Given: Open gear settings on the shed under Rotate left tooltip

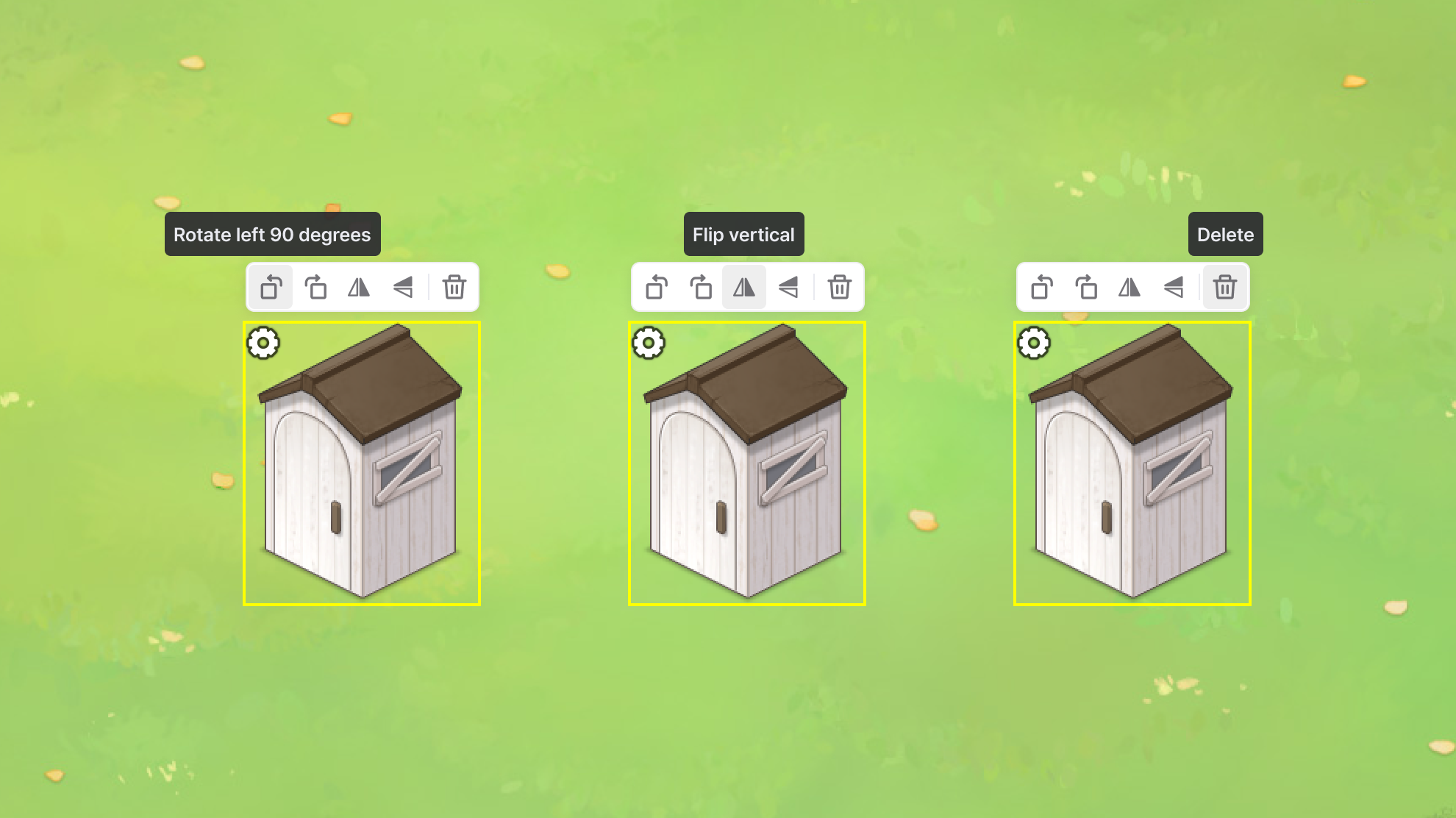Looking at the screenshot, I should coord(263,343).
